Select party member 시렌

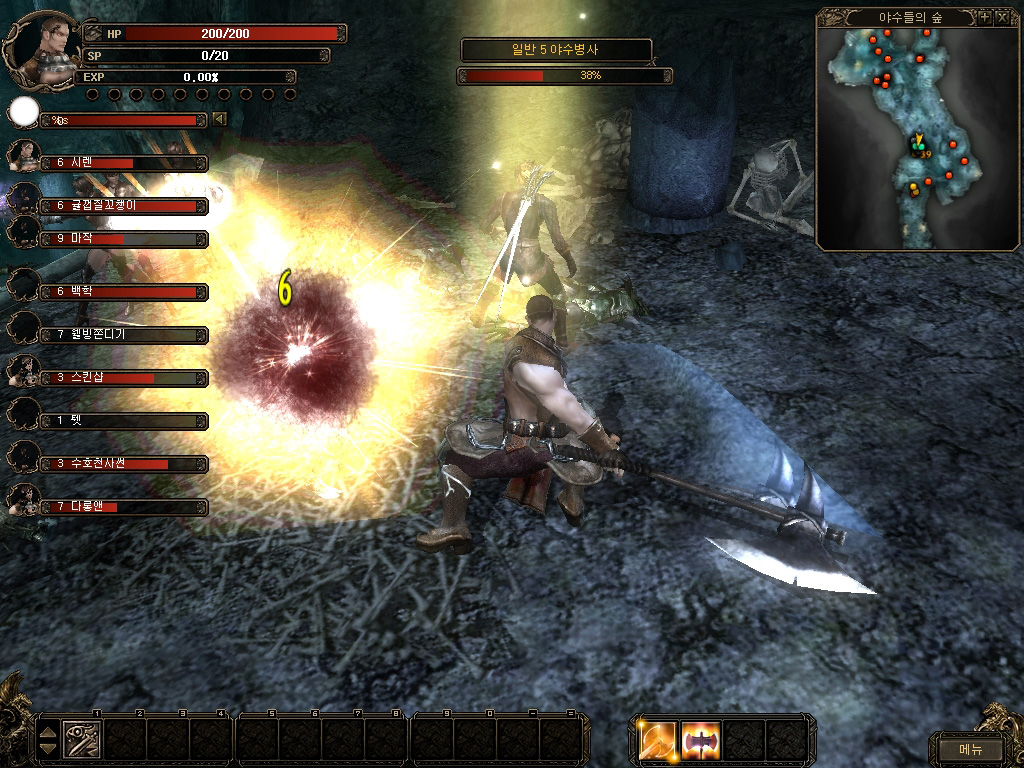(x=125, y=162)
